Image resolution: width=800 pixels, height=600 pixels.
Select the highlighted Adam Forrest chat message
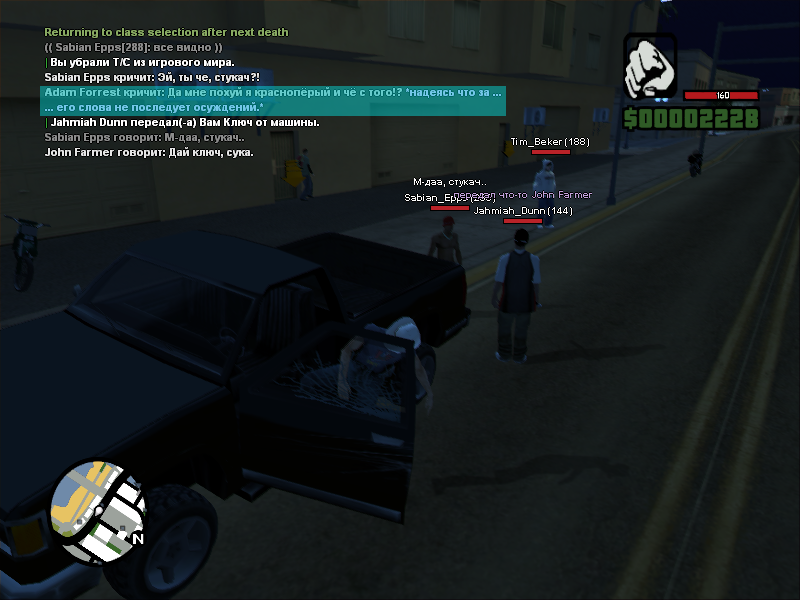tap(272, 99)
